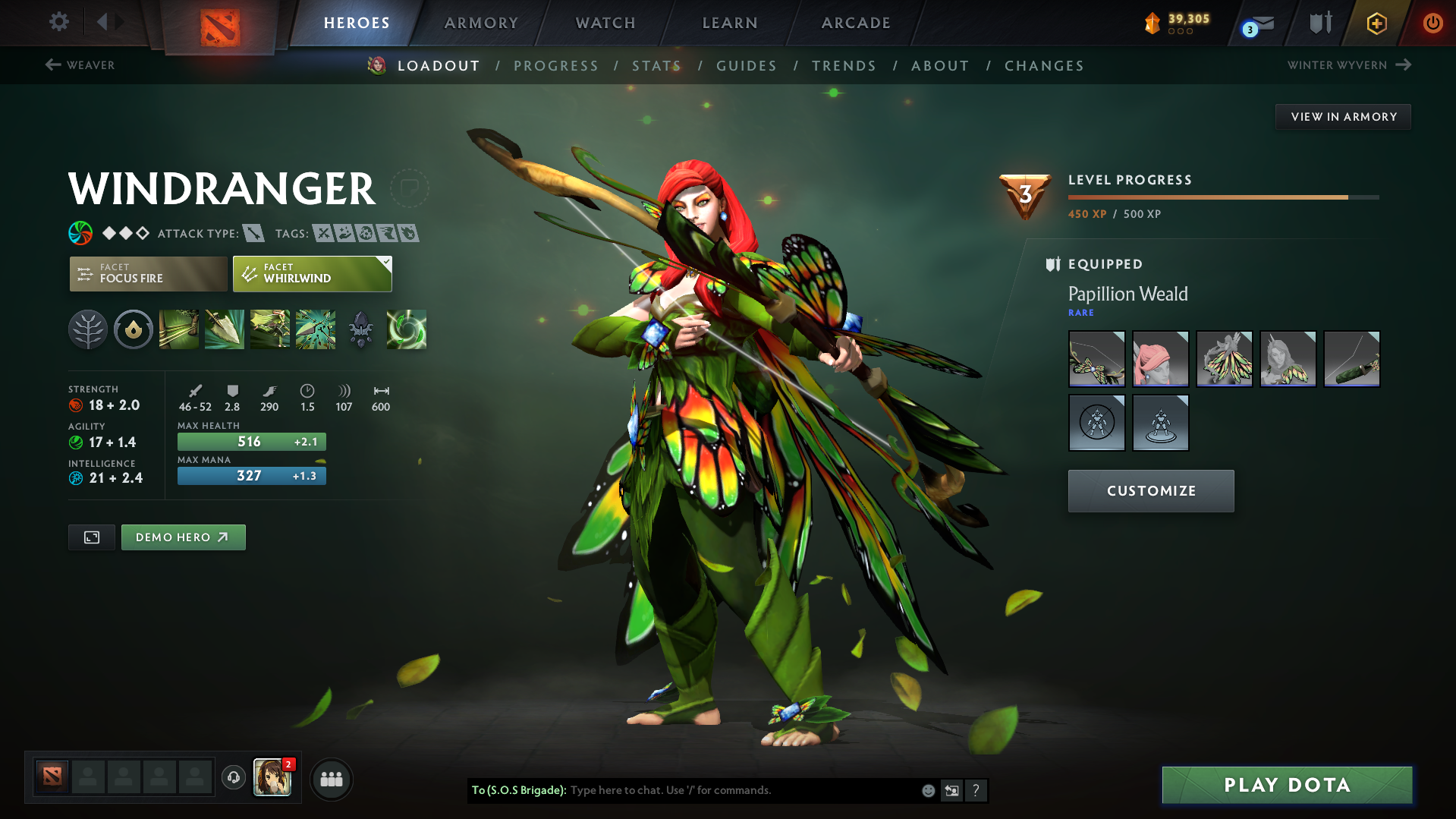The image size is (1456, 819).
Task: Open the Customize loadout button
Action: click(1150, 491)
